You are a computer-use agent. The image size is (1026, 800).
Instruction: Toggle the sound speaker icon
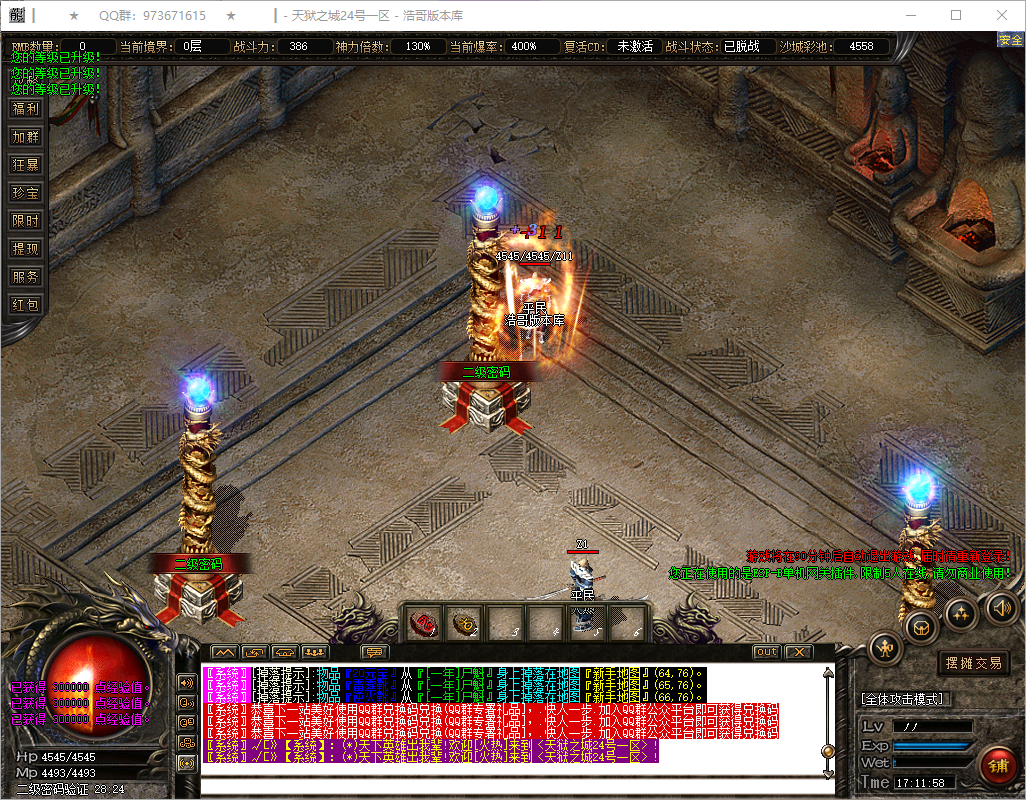click(x=1000, y=607)
